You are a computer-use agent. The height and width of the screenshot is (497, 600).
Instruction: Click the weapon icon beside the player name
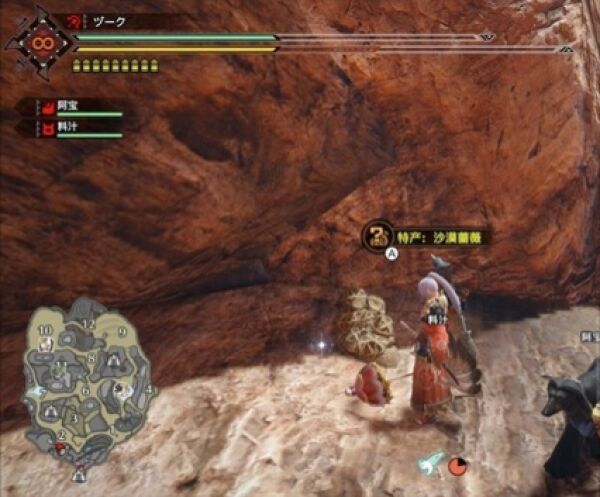[76, 21]
